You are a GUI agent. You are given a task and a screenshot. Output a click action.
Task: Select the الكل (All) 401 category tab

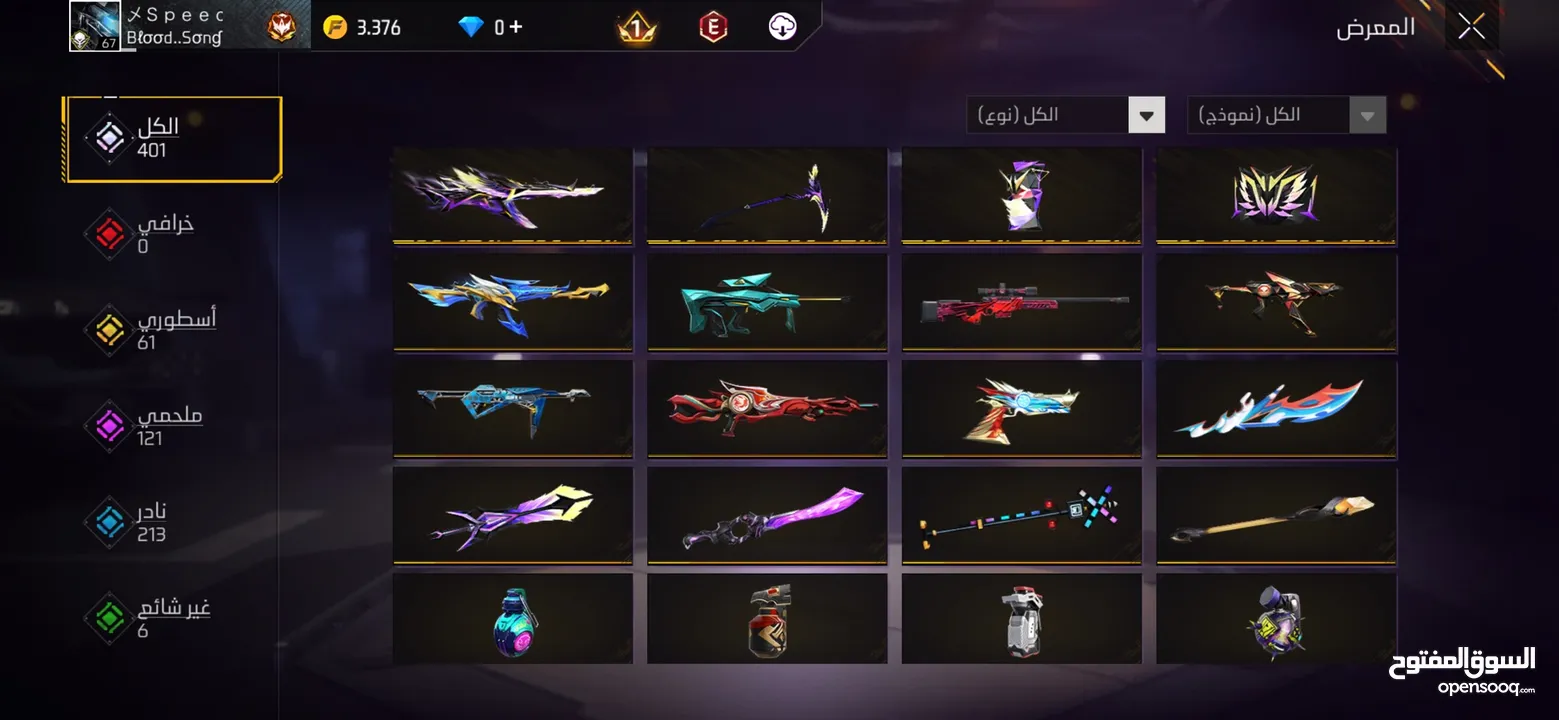[x=171, y=138]
